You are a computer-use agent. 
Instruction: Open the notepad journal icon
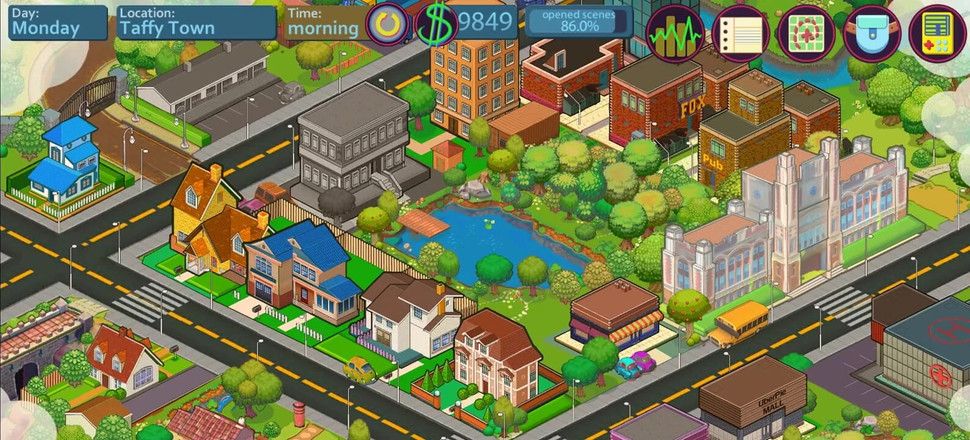[739, 33]
